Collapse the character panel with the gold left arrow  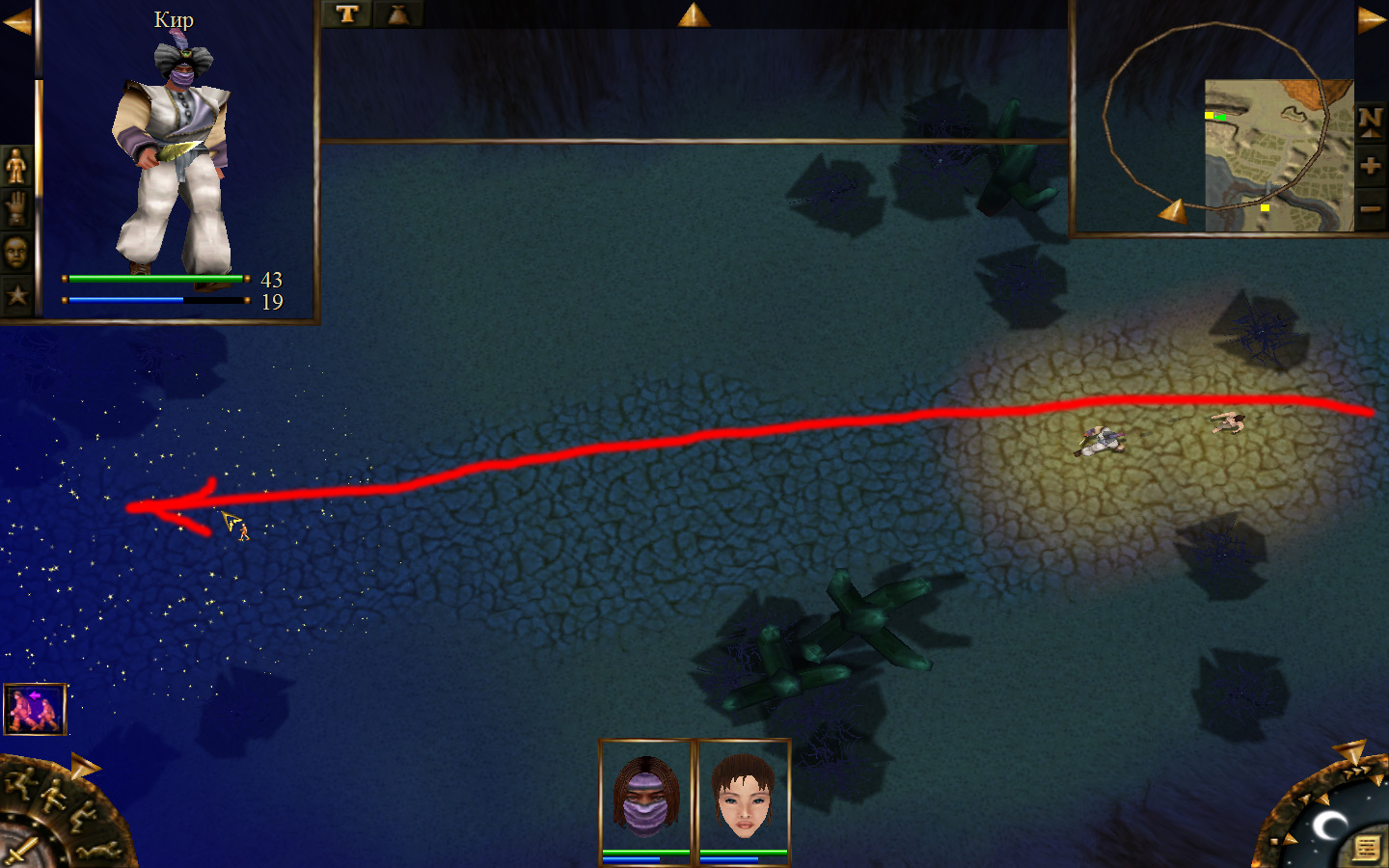click(x=16, y=21)
